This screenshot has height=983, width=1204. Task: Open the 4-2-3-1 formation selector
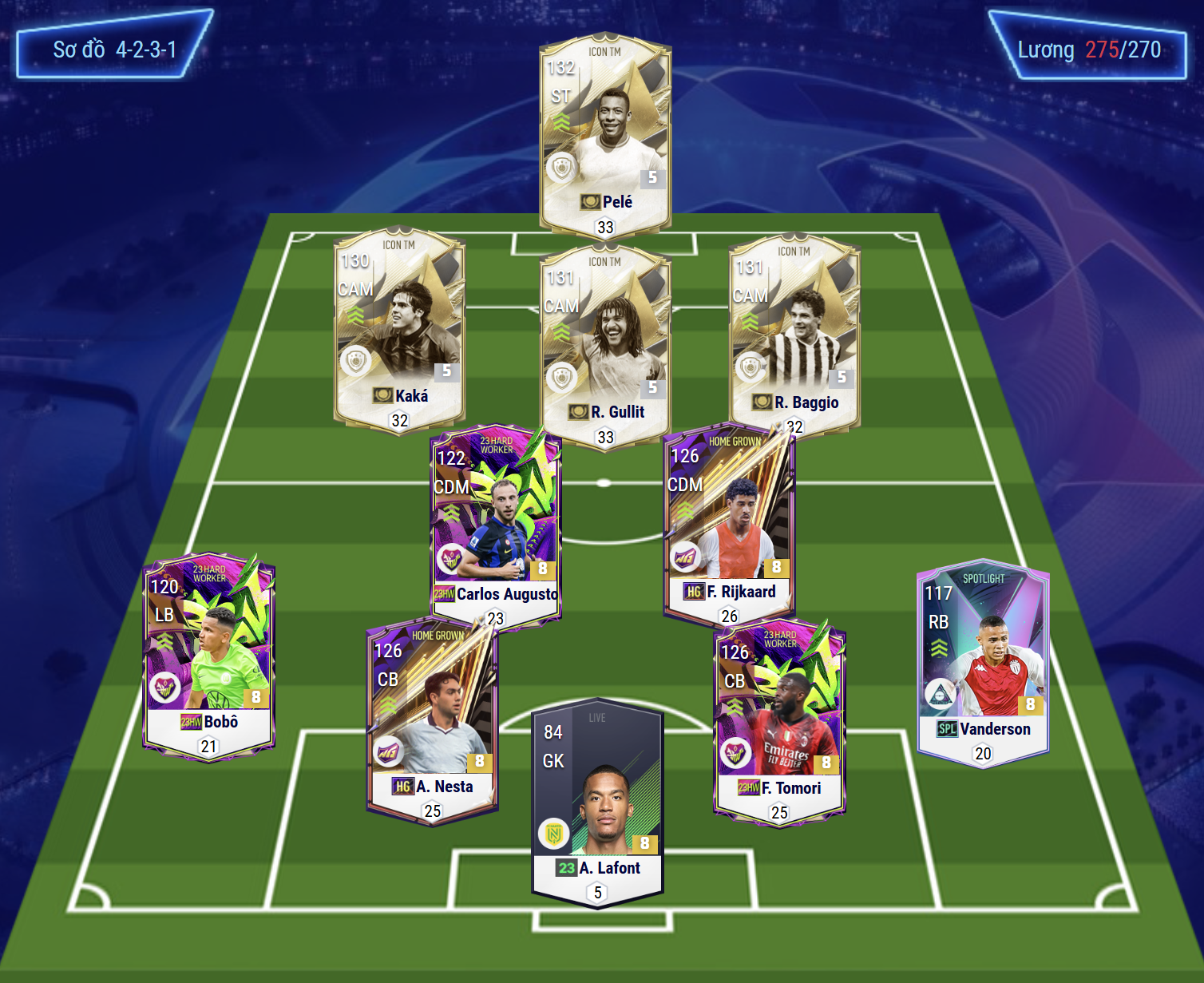pos(114,49)
